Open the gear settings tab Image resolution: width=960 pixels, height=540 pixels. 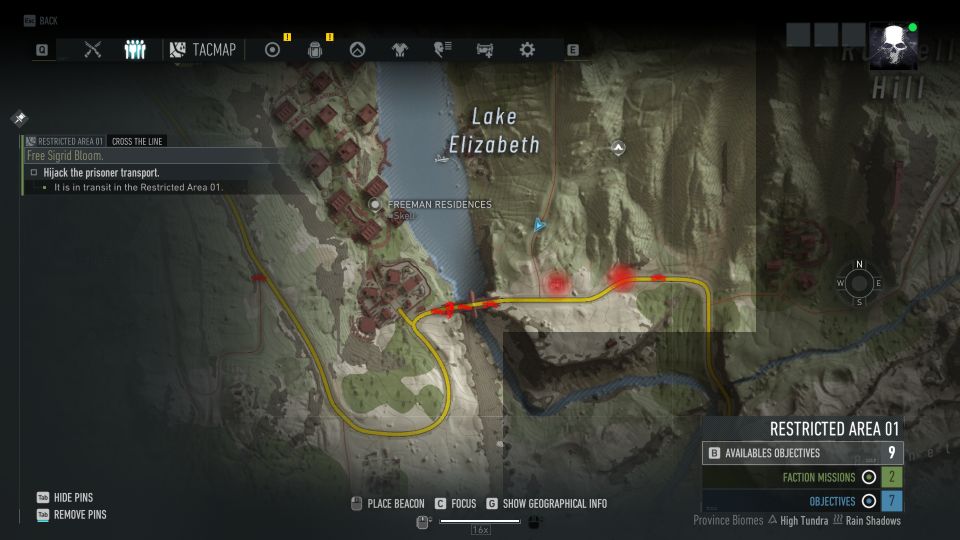click(x=527, y=49)
